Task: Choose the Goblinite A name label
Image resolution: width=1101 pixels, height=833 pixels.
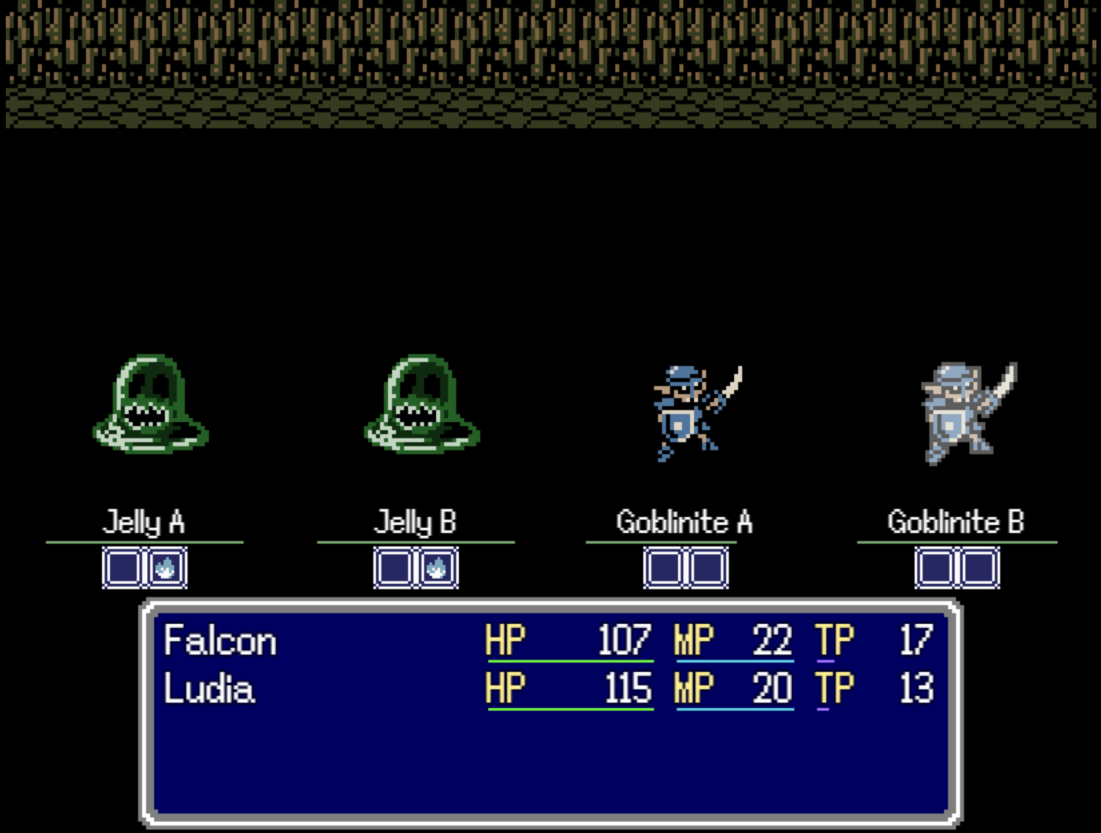Action: (684, 522)
